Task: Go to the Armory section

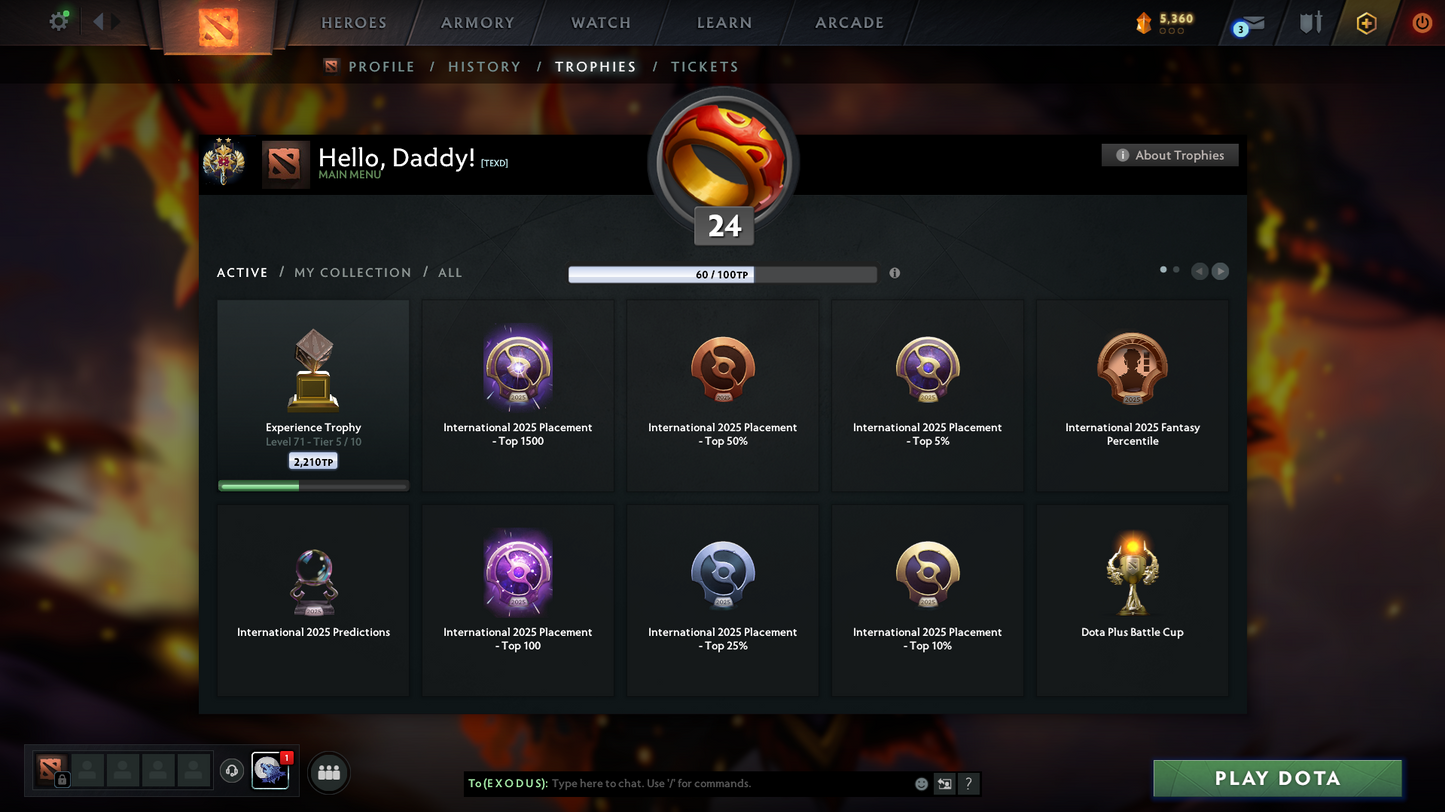Action: [x=477, y=23]
